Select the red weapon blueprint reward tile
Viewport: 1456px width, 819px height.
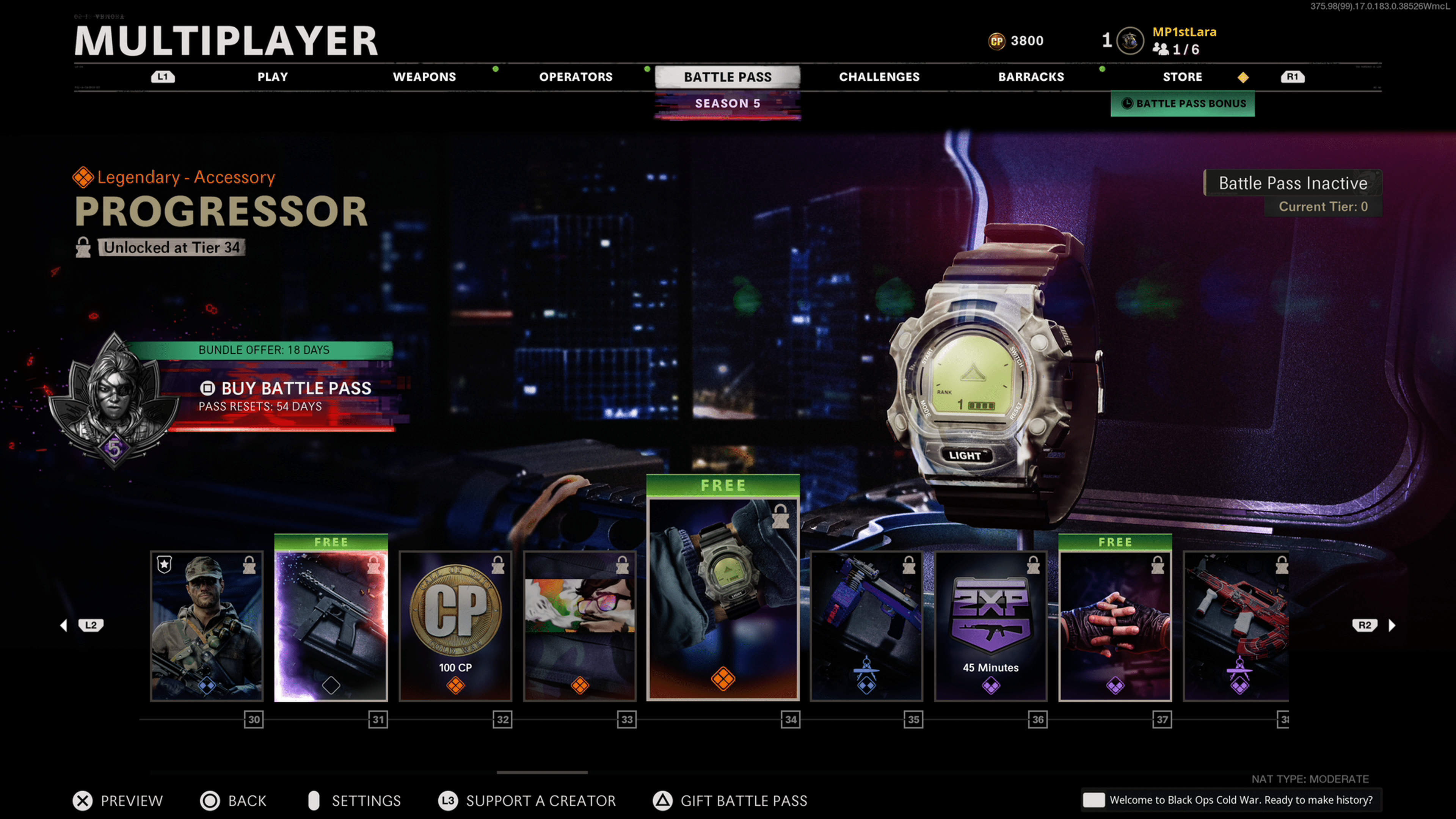click(x=1236, y=626)
